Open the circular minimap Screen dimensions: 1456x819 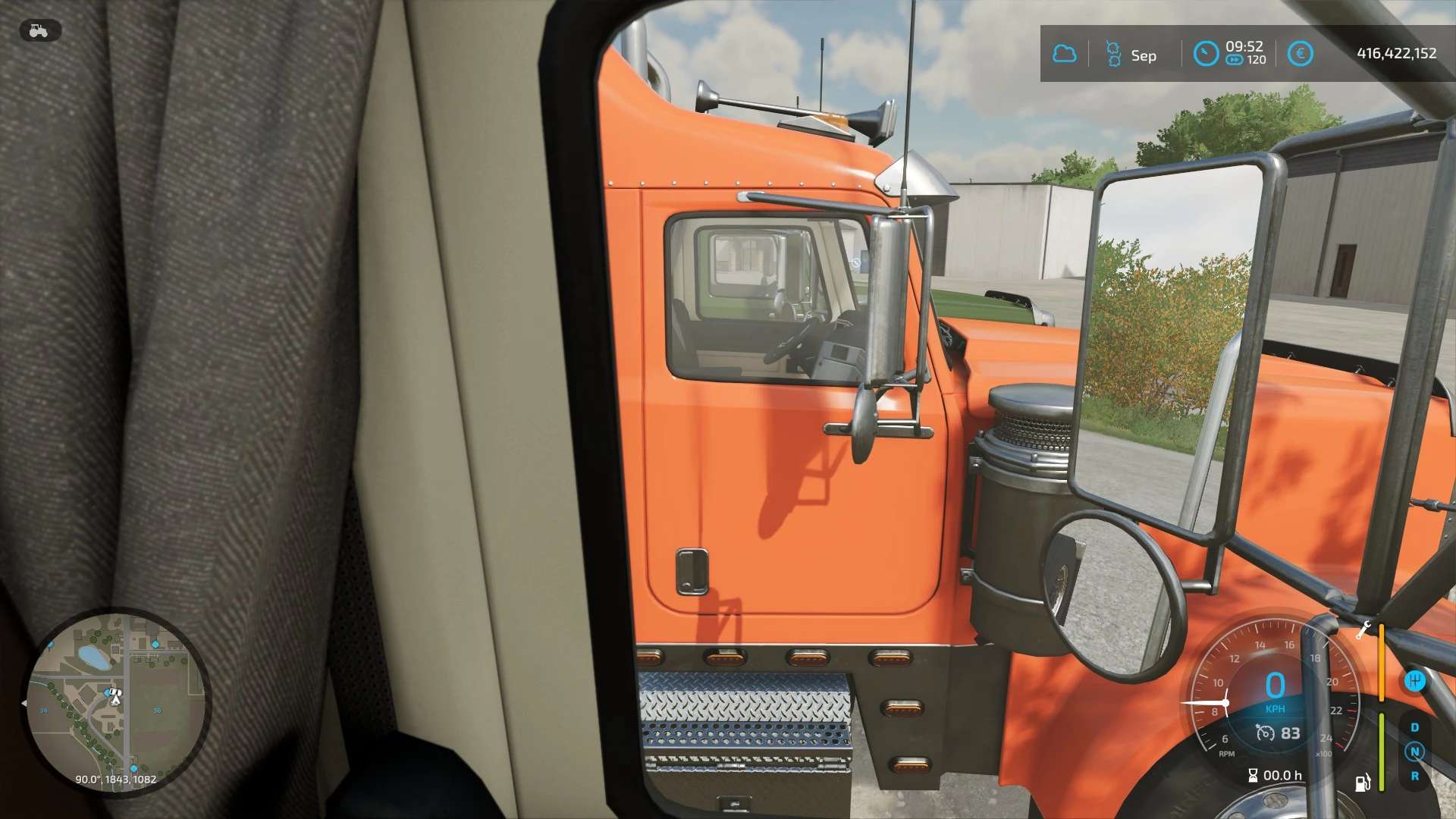point(116,701)
